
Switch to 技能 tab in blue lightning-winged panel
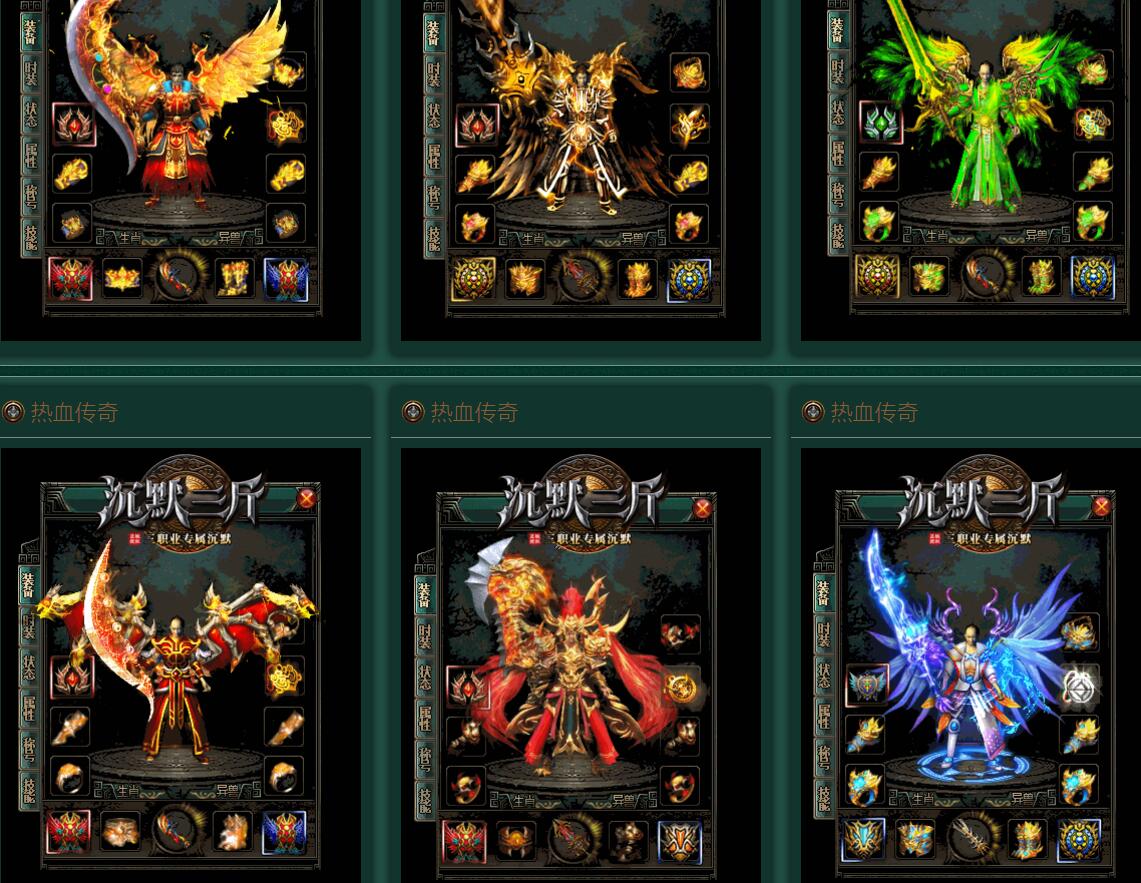point(824,795)
